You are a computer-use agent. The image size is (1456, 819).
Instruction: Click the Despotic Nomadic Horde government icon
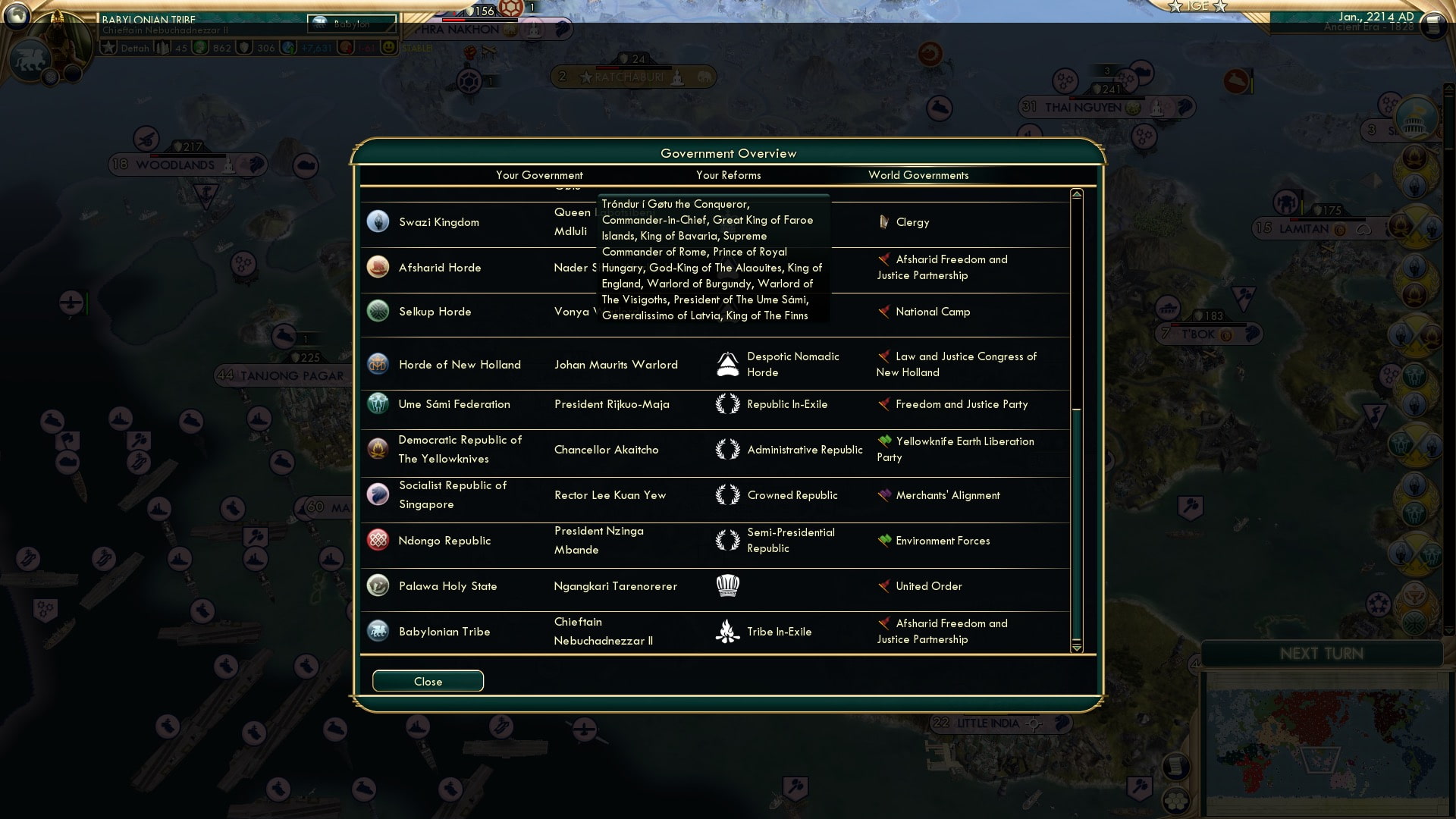[x=729, y=363]
